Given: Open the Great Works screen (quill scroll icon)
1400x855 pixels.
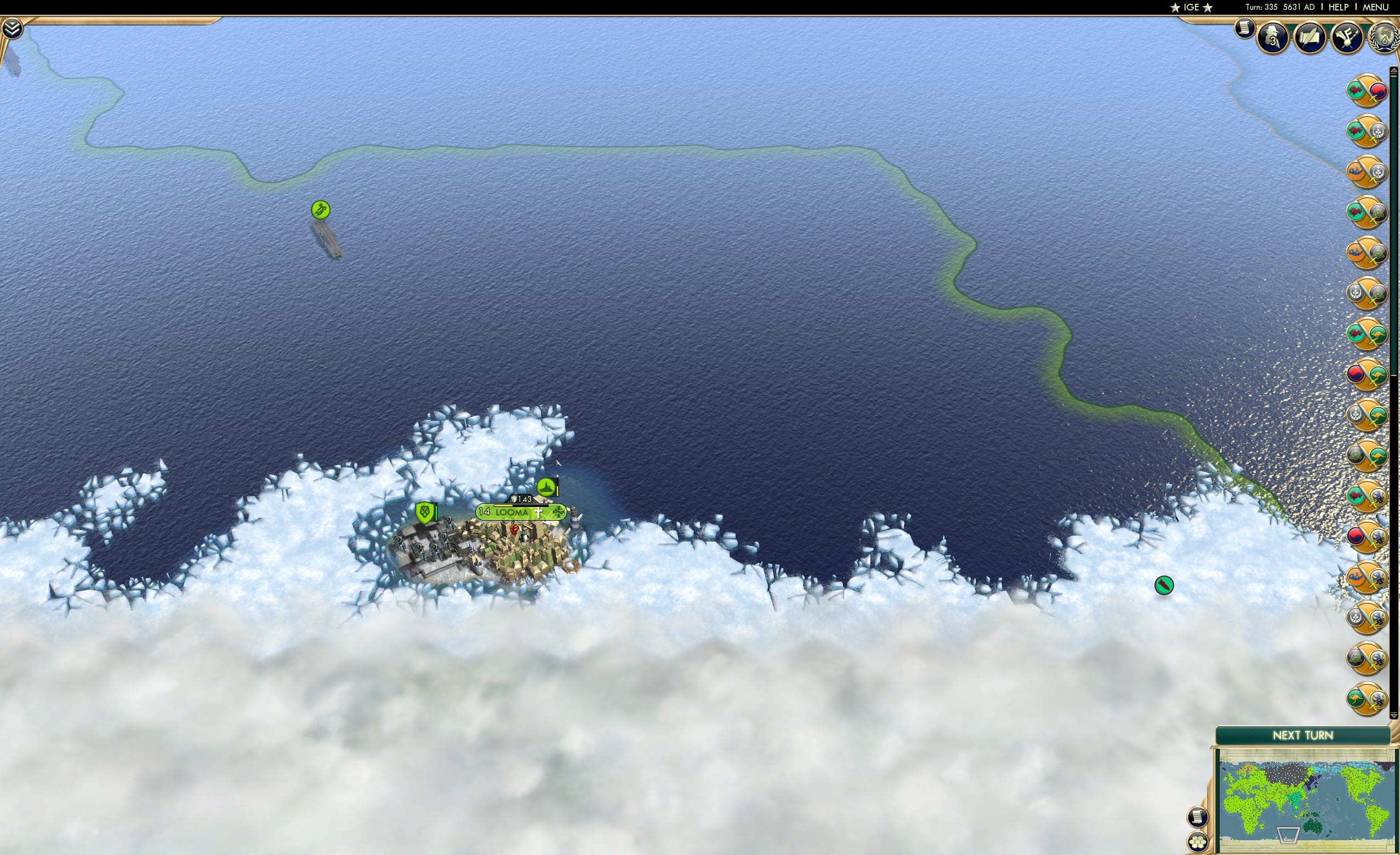Looking at the screenshot, I should 1310,38.
